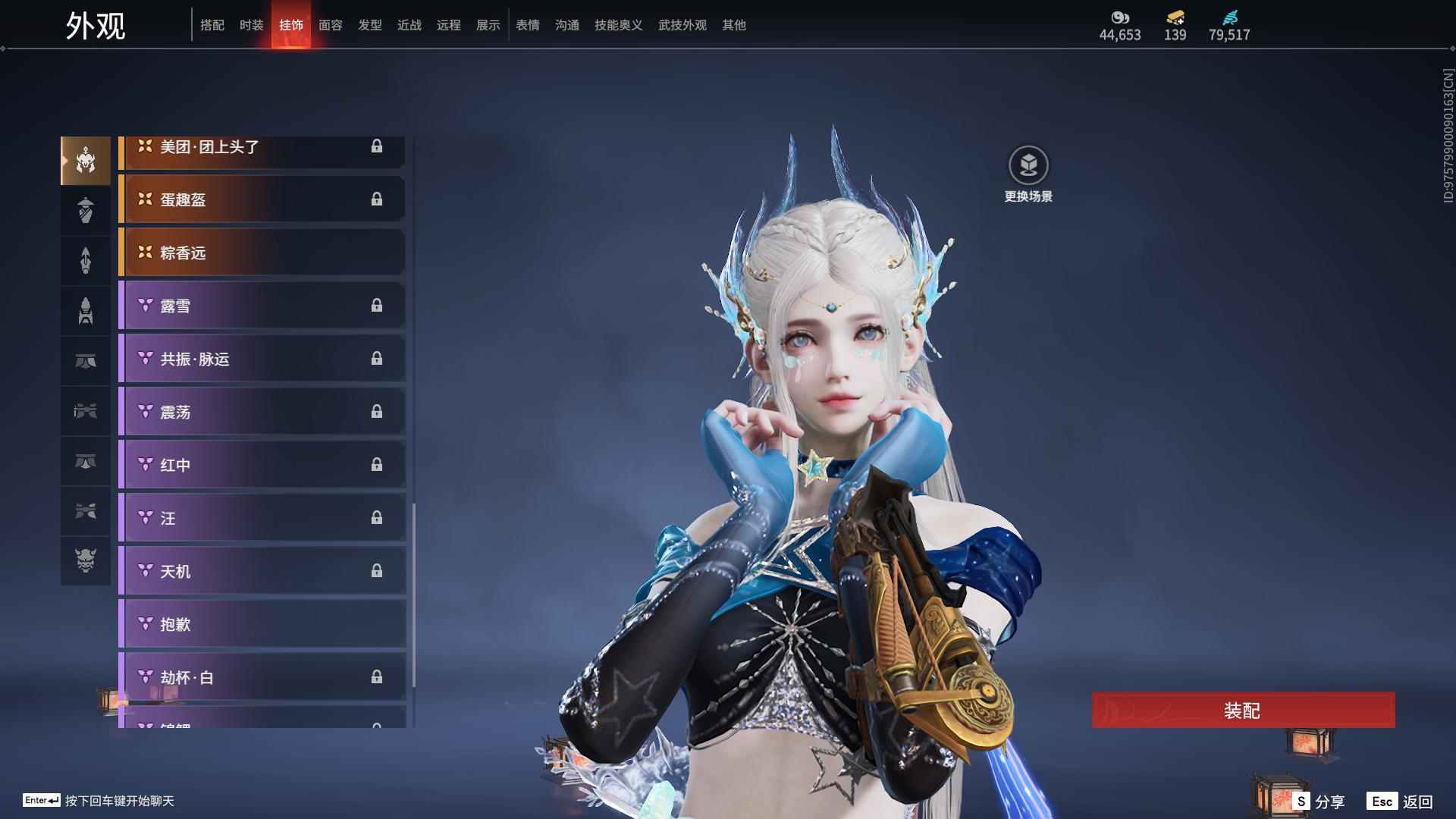
Task: Show the 近战 melee tab
Action: pos(409,25)
